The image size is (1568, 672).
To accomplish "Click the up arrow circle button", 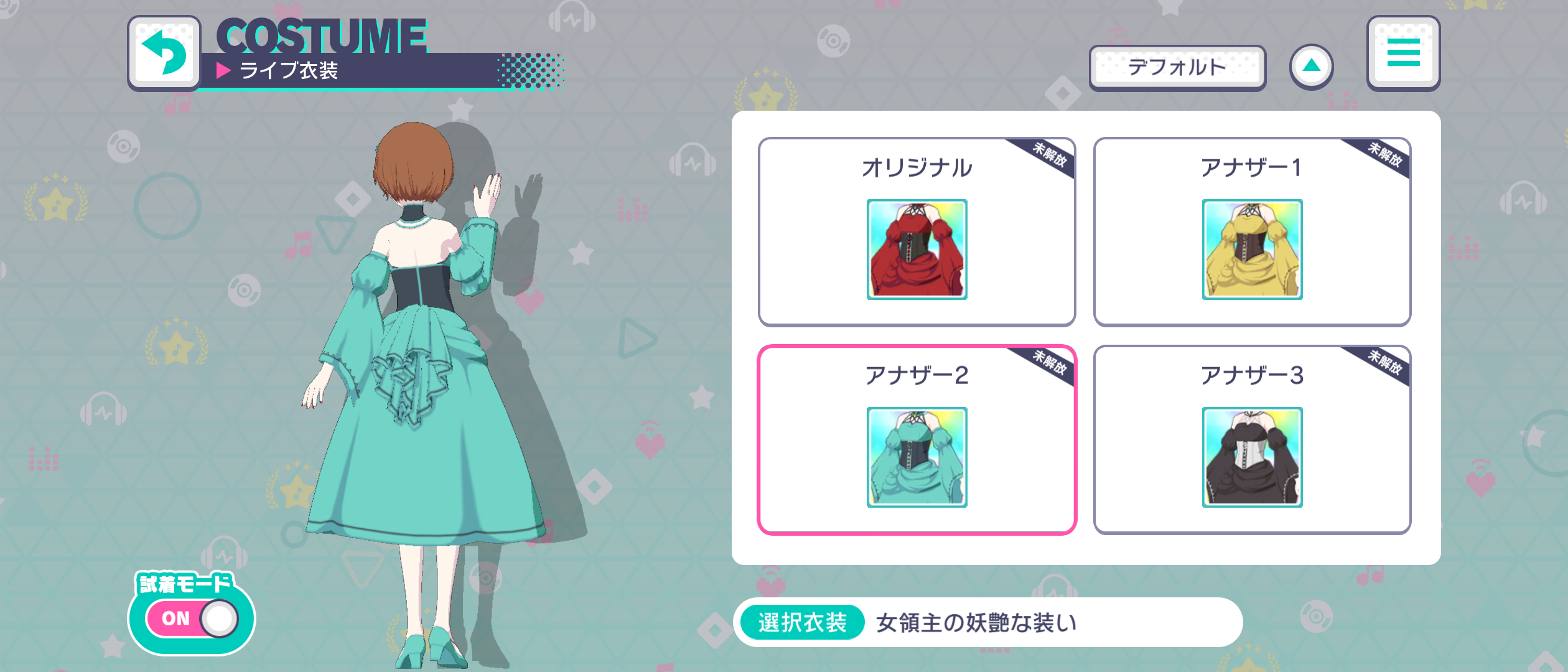I will pyautogui.click(x=1312, y=67).
